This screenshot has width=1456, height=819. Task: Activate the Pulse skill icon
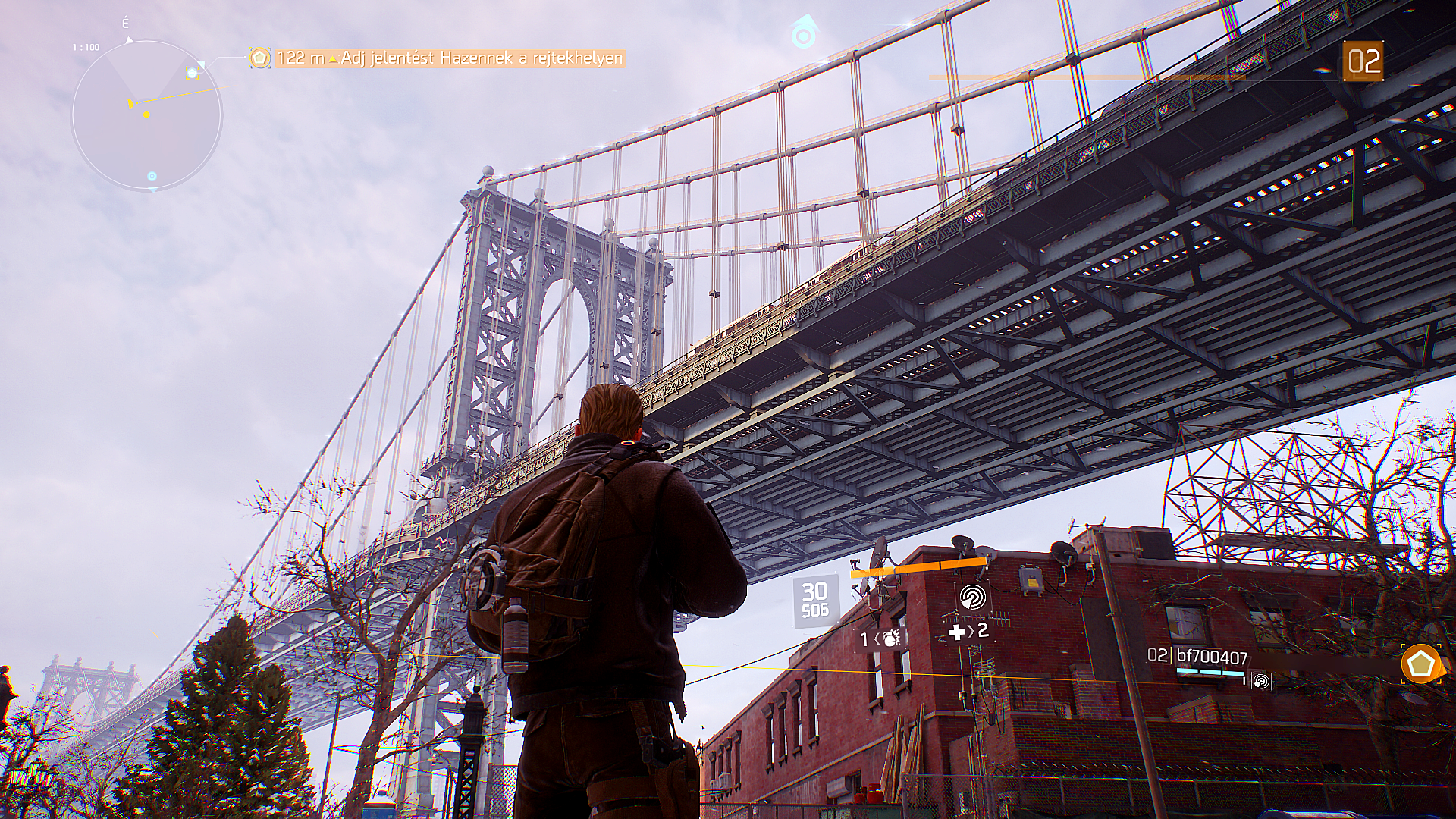[x=971, y=598]
